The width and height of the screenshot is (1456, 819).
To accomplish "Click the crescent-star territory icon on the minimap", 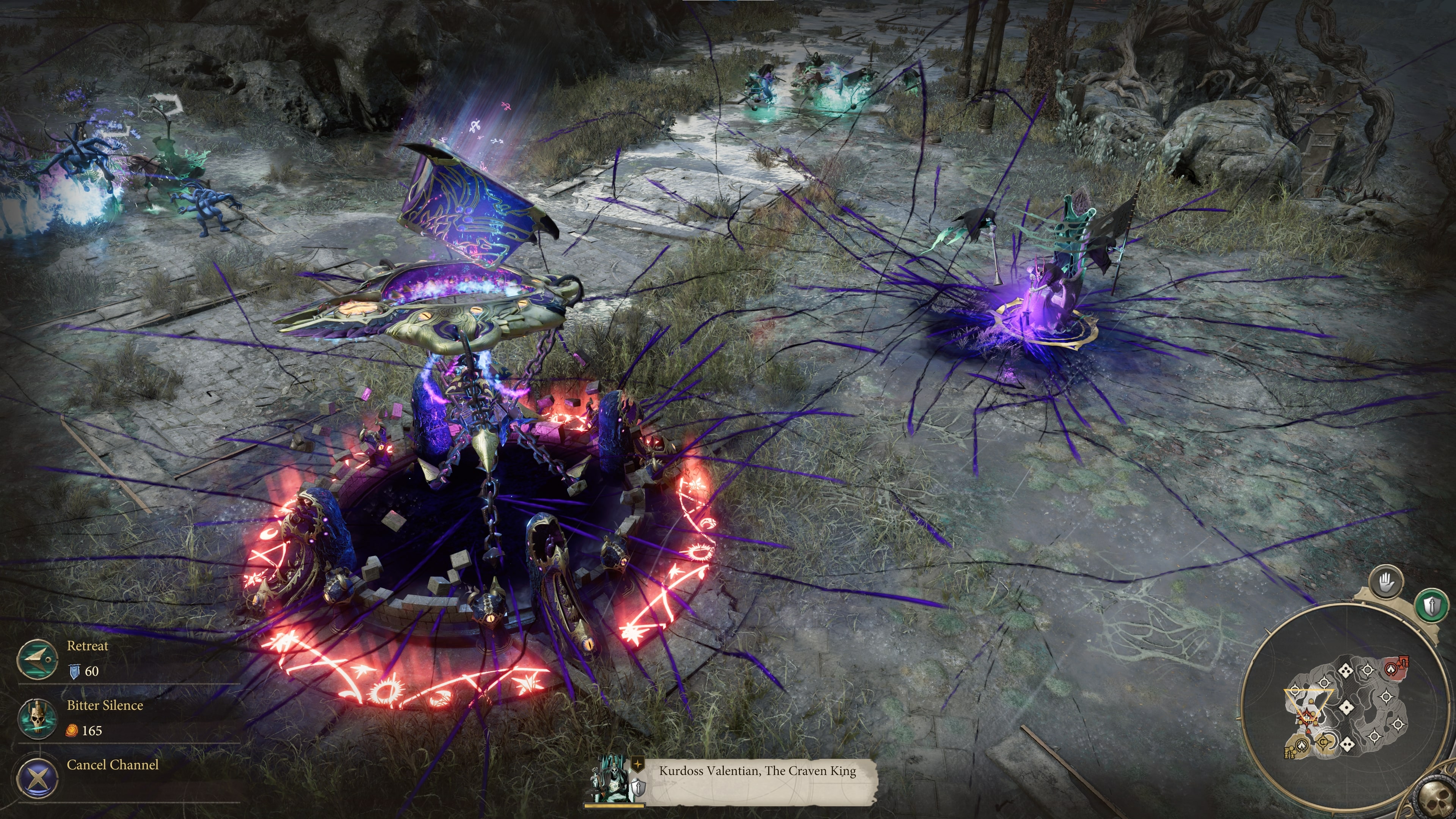I will [1324, 742].
